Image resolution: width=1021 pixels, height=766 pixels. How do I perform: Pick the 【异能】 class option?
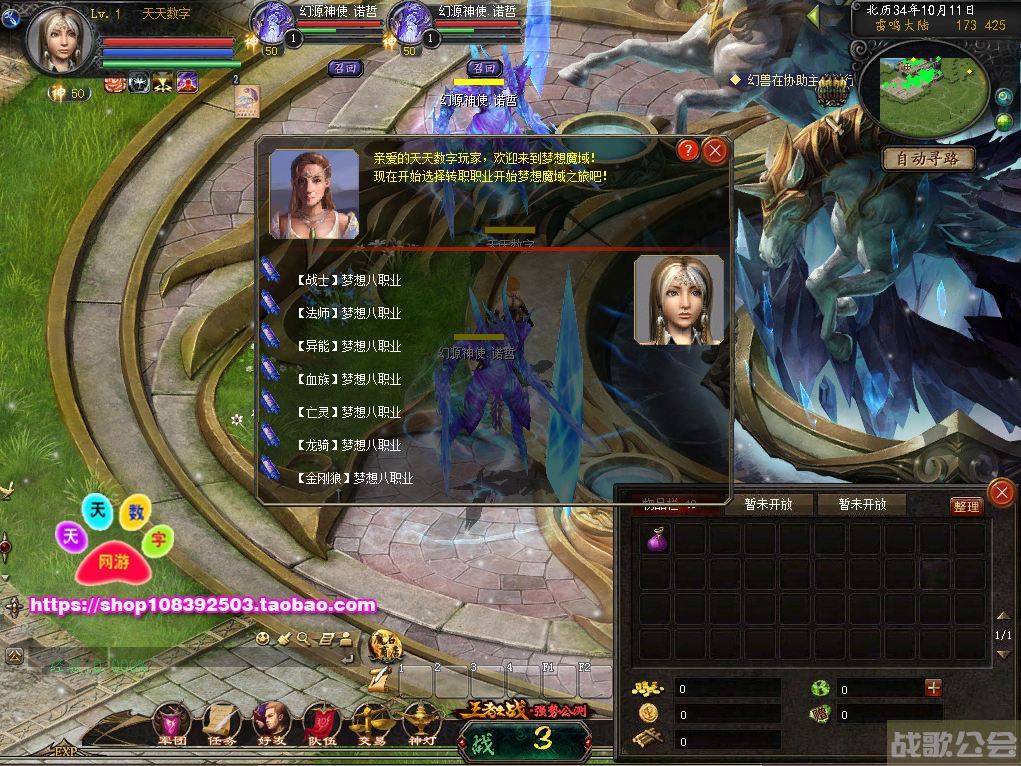(x=348, y=347)
